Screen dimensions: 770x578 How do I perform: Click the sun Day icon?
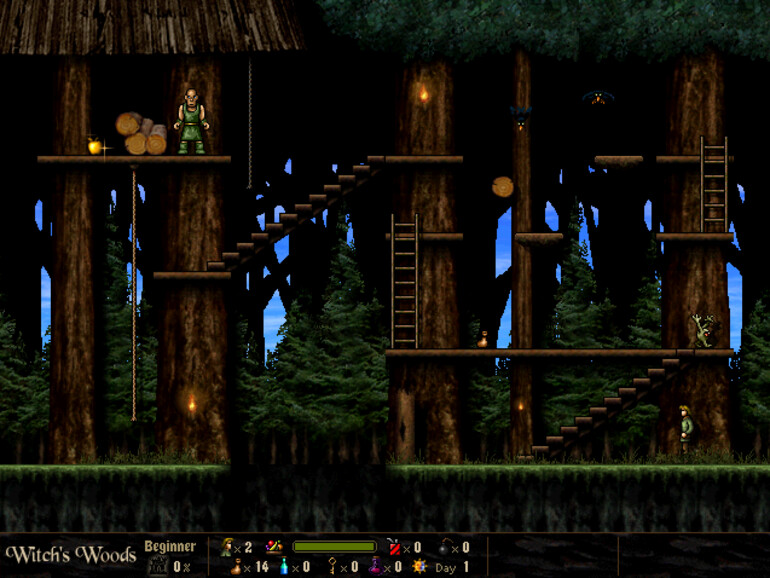click(x=420, y=567)
